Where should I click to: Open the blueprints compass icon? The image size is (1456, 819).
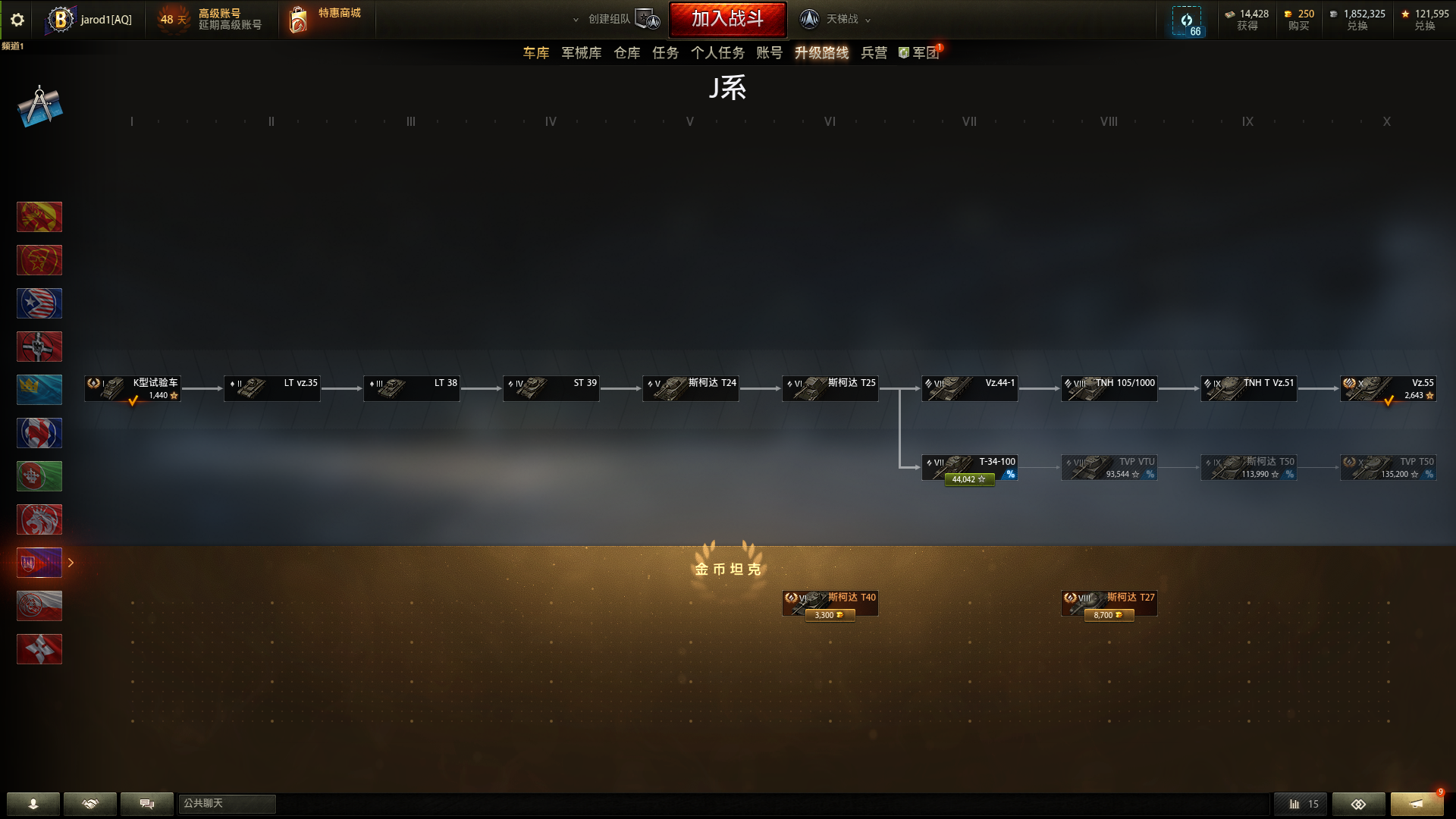click(39, 106)
